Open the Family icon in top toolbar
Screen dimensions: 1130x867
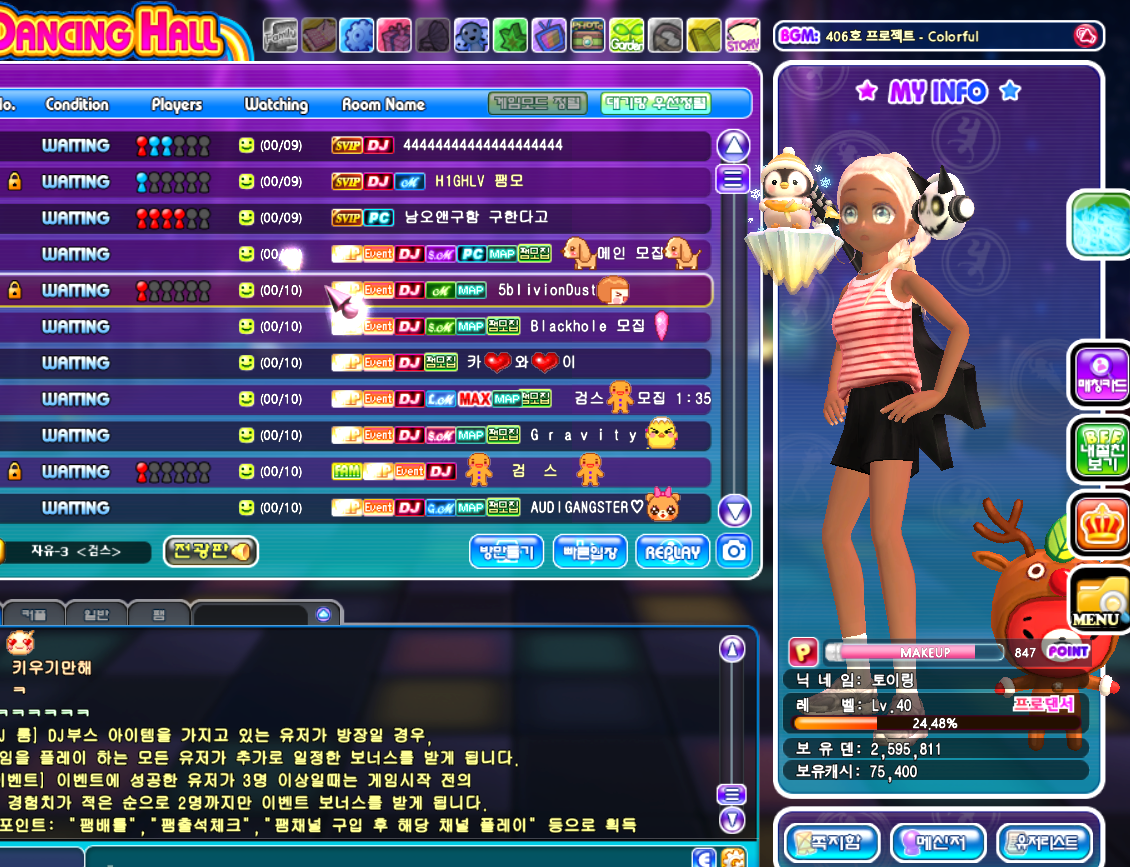point(280,36)
